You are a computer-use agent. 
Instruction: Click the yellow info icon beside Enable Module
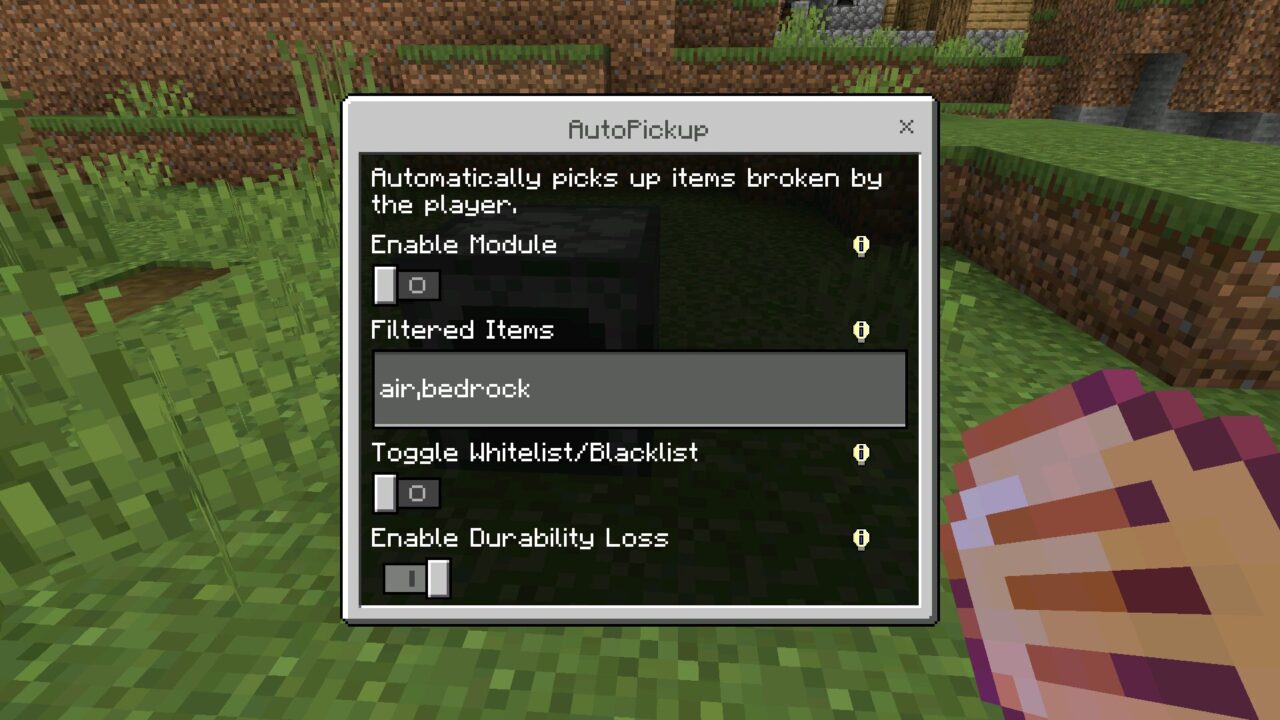(861, 245)
